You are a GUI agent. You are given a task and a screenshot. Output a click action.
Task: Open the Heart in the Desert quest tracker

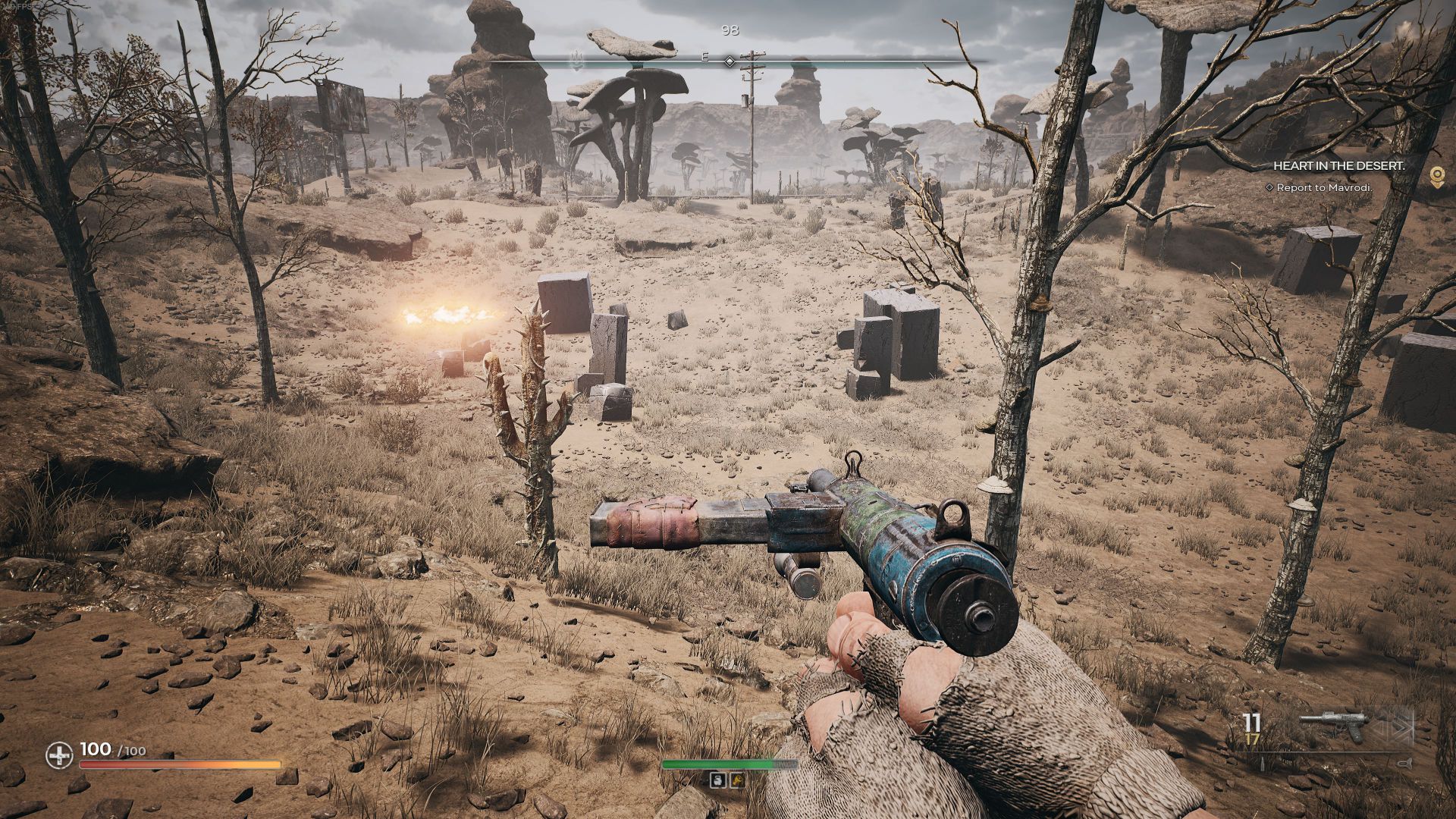[1338, 165]
